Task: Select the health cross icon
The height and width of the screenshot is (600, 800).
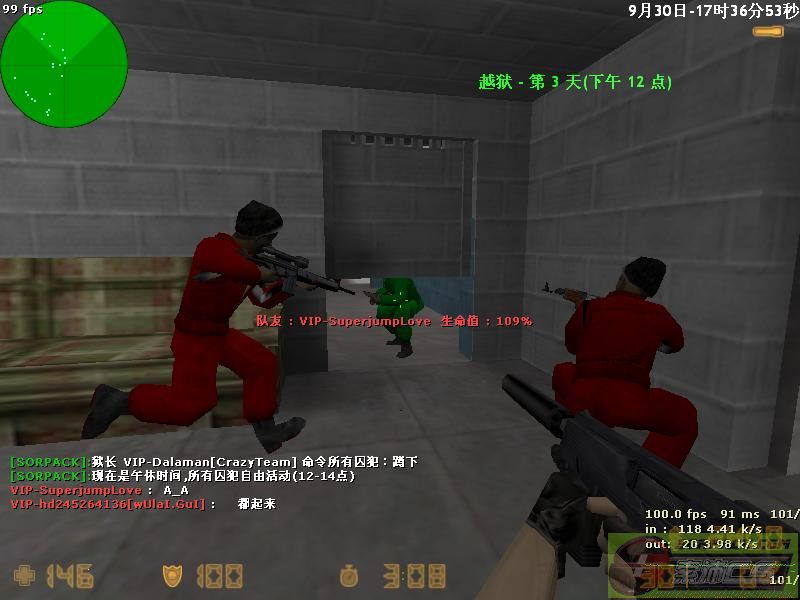Action: point(23,576)
